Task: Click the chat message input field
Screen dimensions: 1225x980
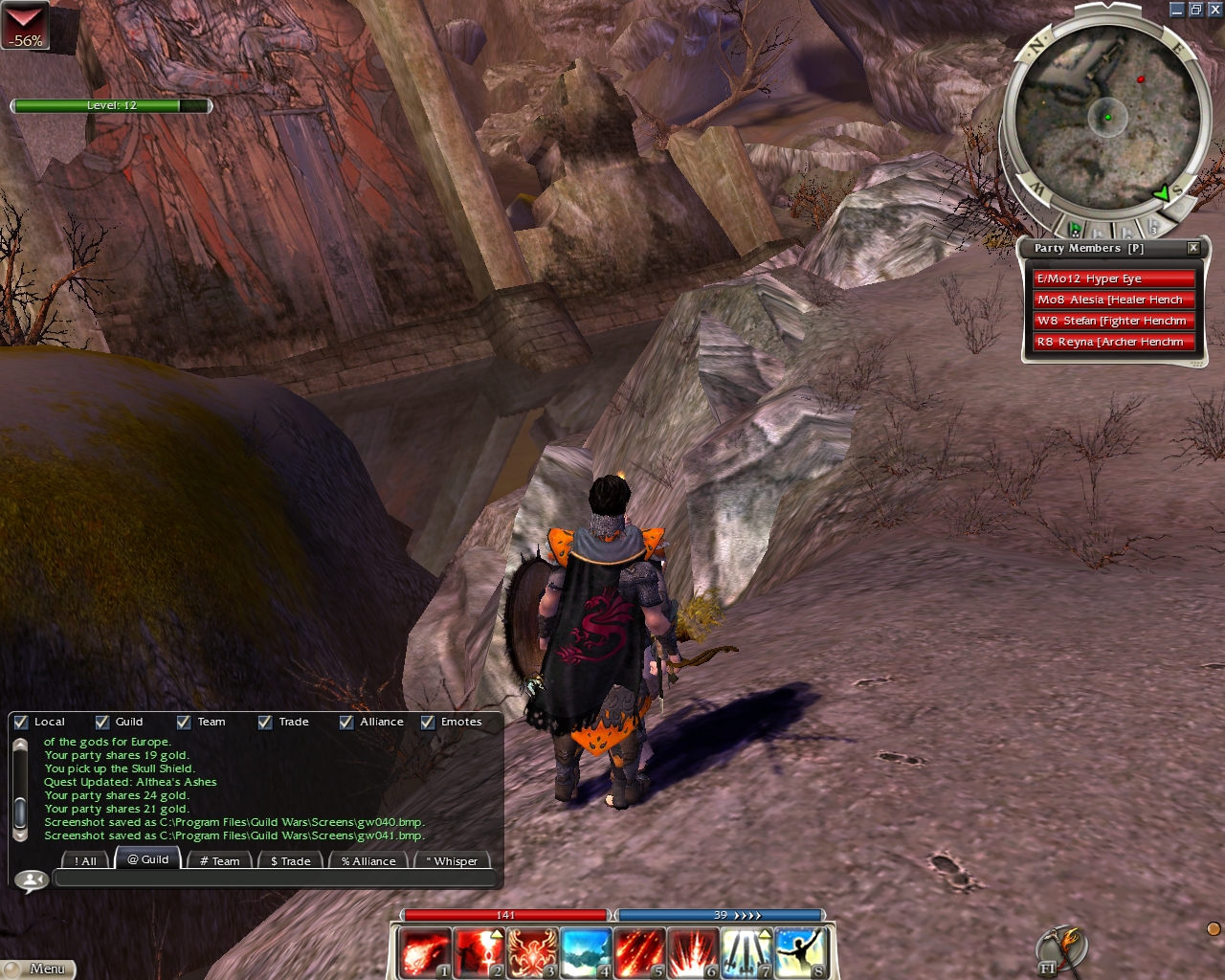Action: click(276, 879)
